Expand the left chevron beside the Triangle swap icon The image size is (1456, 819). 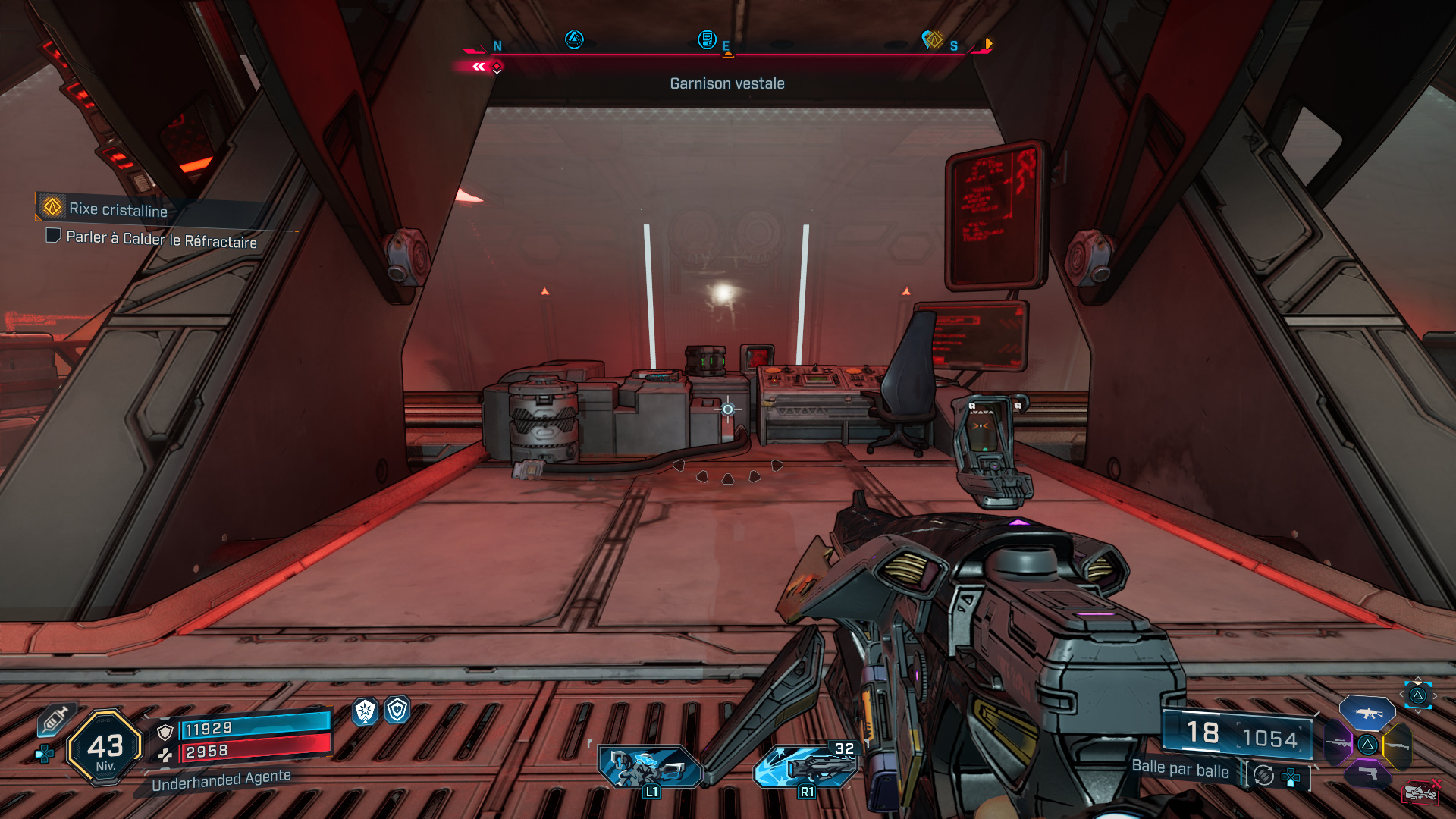coord(1401,694)
